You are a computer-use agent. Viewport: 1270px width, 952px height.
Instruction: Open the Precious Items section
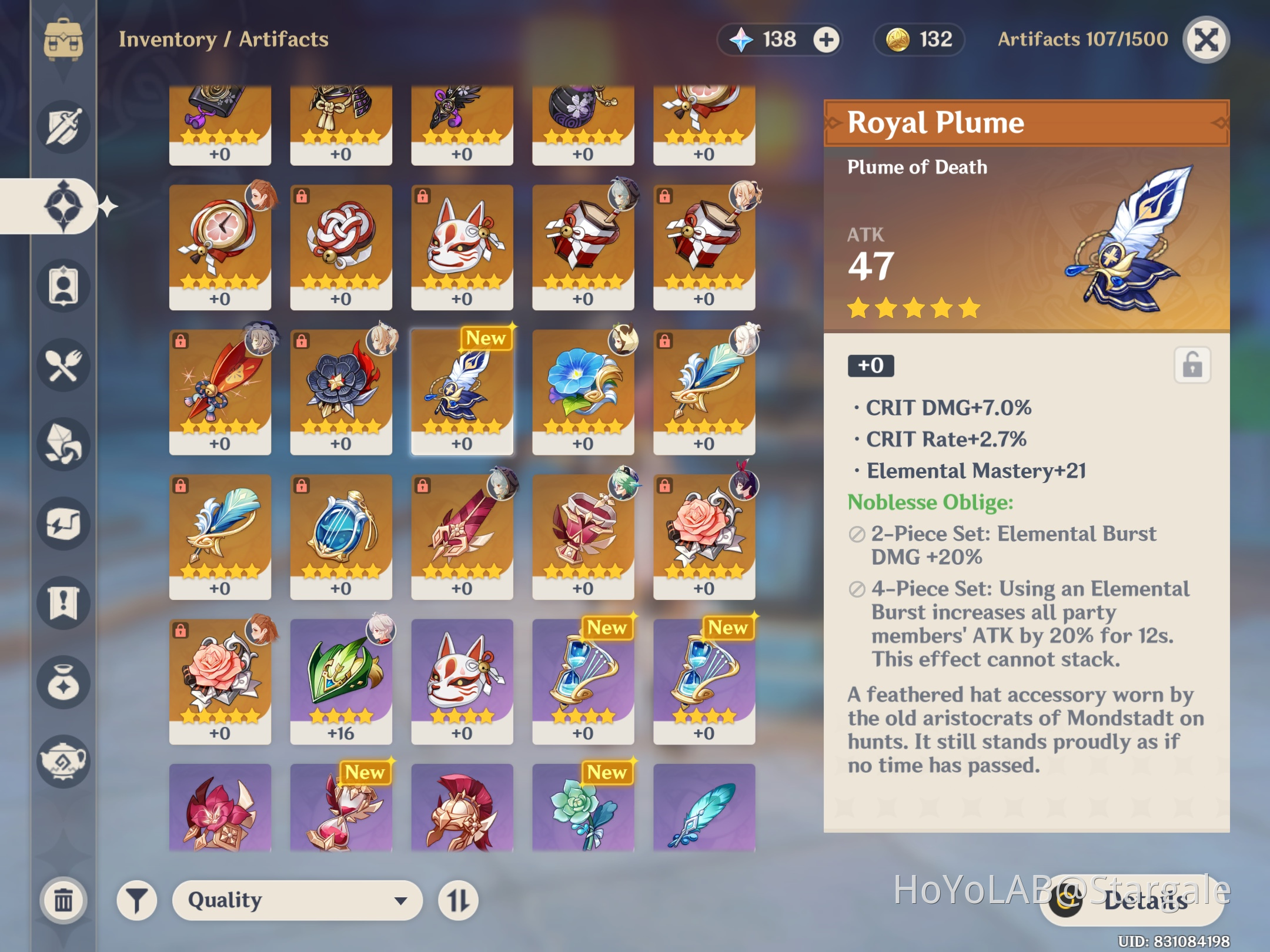click(63, 683)
